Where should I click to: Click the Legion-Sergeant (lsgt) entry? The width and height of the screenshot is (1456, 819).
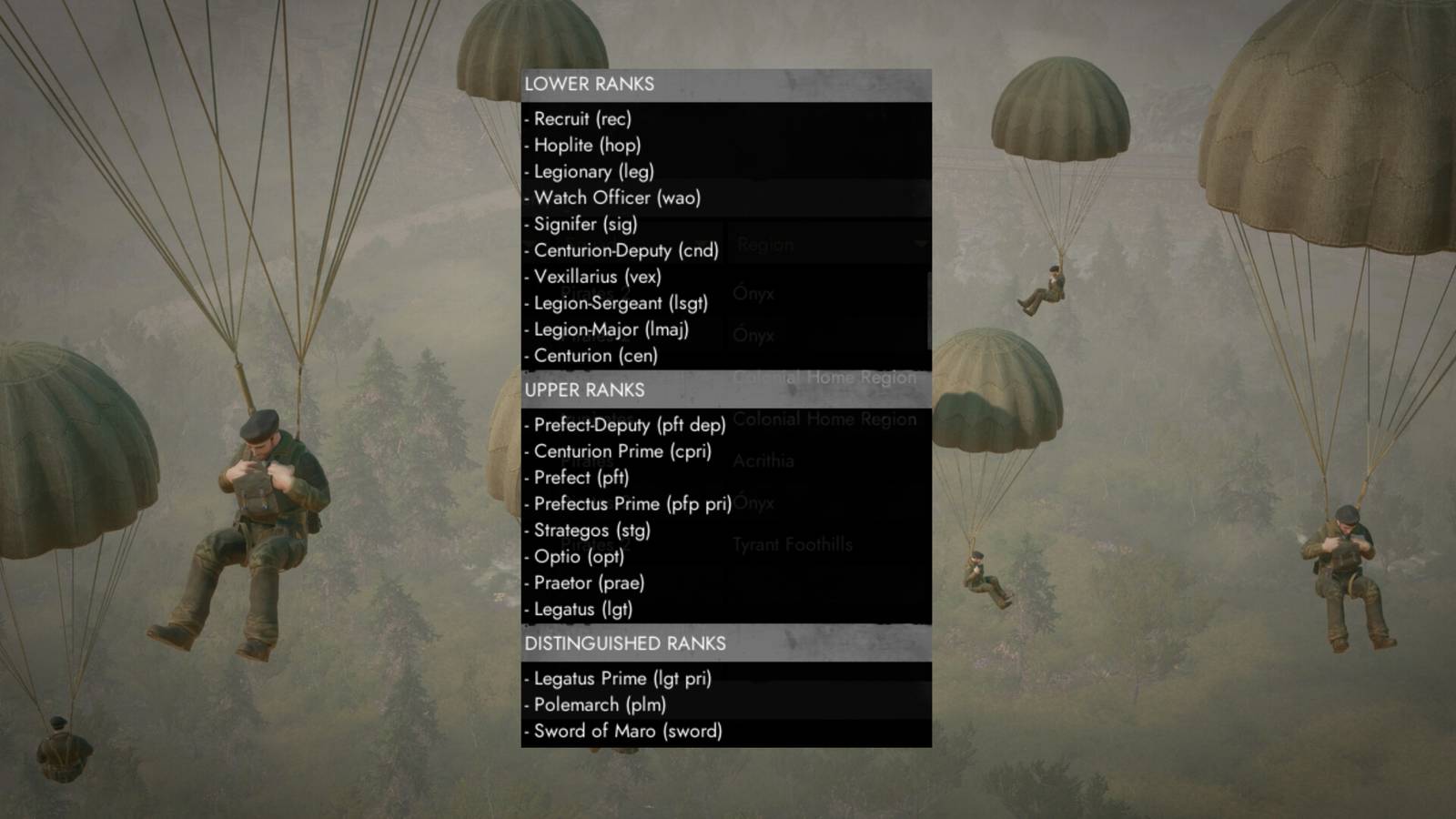coord(618,303)
